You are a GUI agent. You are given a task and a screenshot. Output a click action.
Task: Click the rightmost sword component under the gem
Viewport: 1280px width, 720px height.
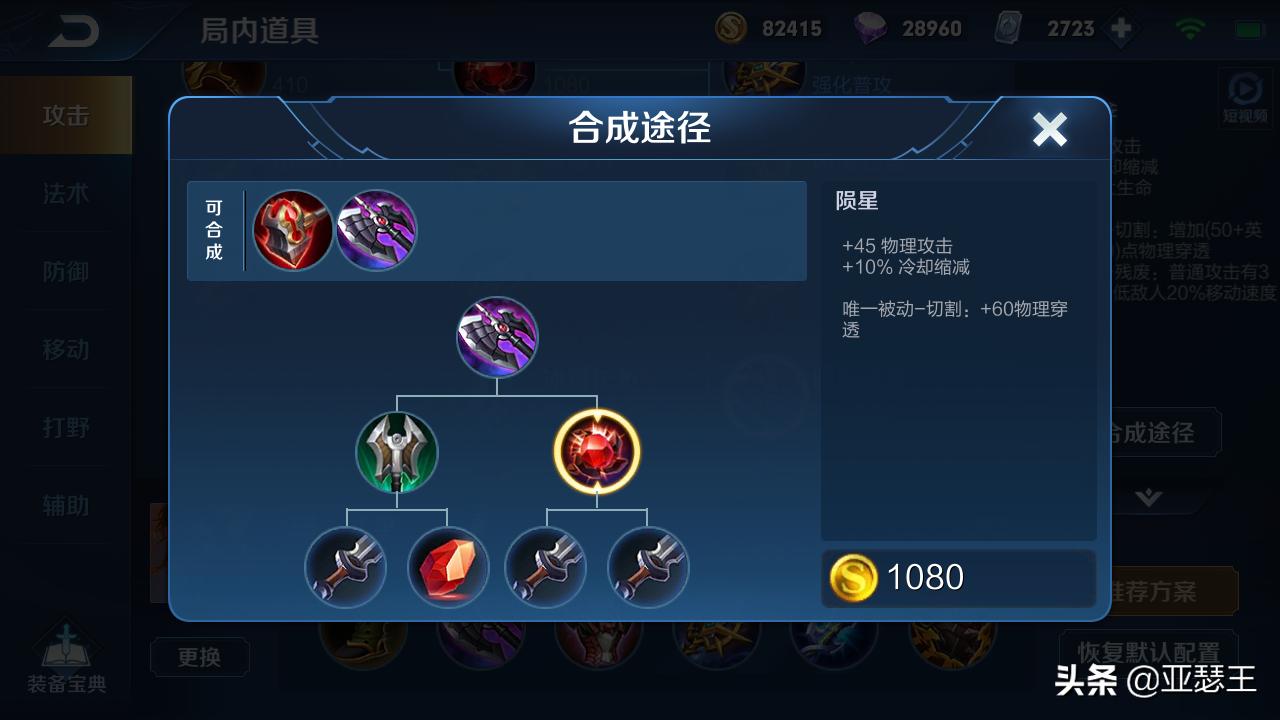coord(647,567)
